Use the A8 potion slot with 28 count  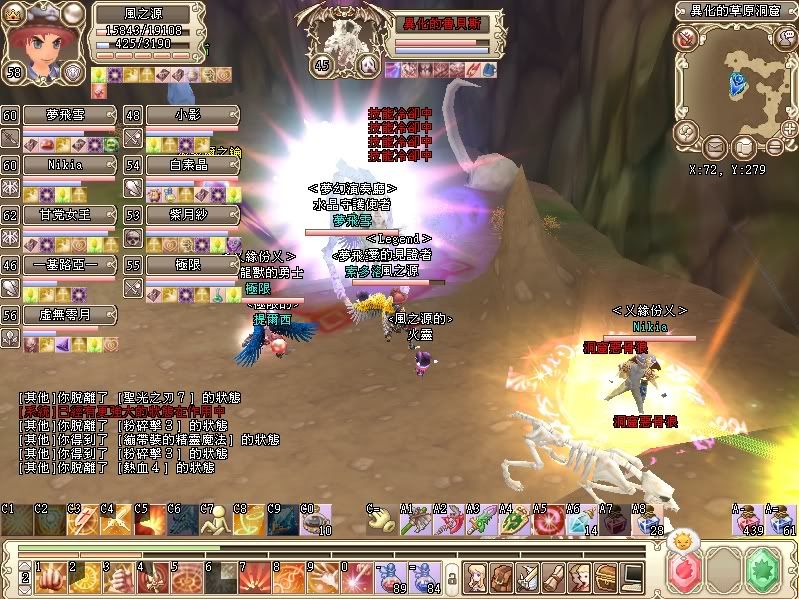[651, 521]
